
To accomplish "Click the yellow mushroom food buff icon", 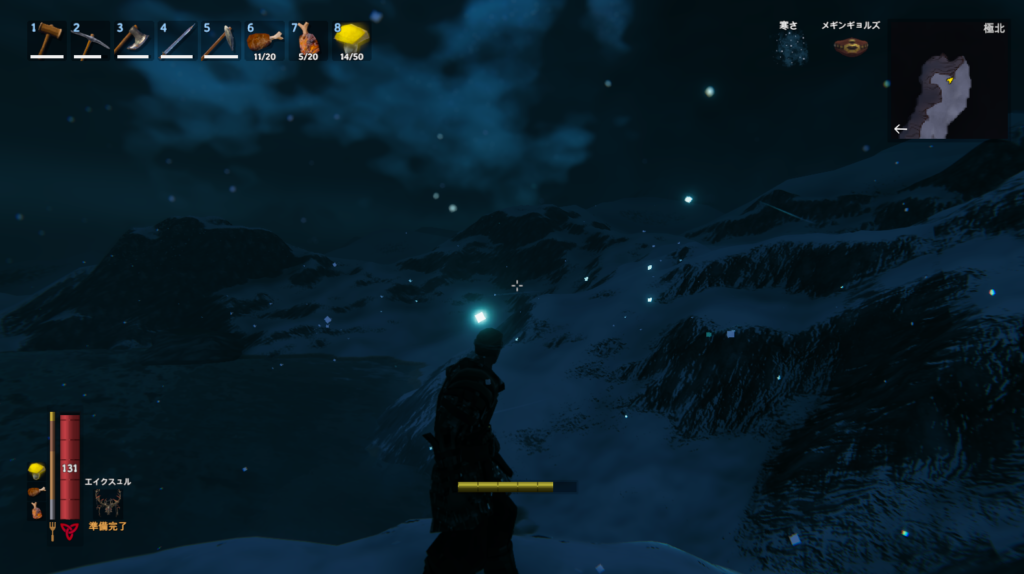I will [36, 470].
